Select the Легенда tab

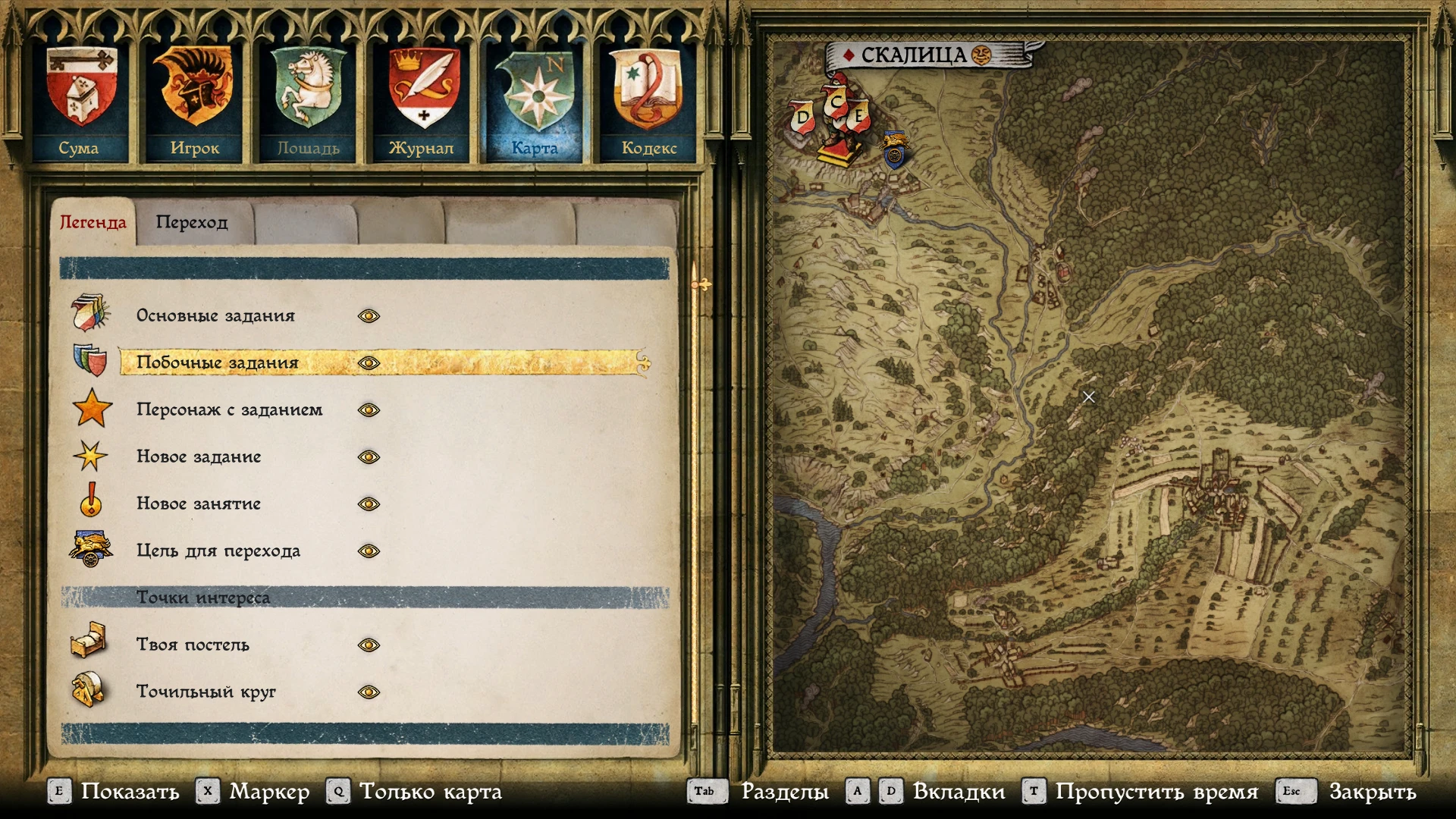tap(93, 222)
